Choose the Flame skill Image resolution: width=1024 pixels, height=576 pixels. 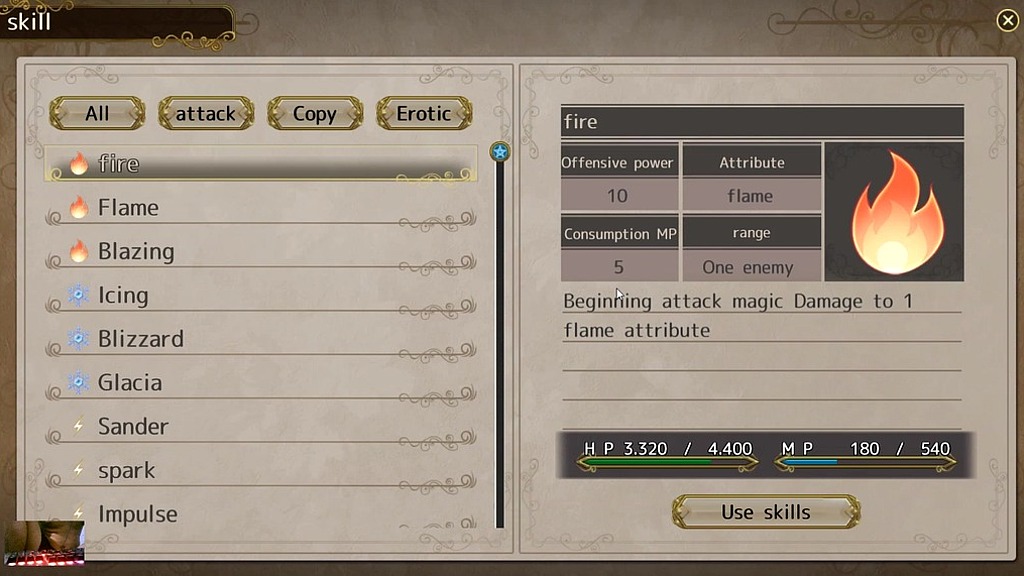point(260,208)
